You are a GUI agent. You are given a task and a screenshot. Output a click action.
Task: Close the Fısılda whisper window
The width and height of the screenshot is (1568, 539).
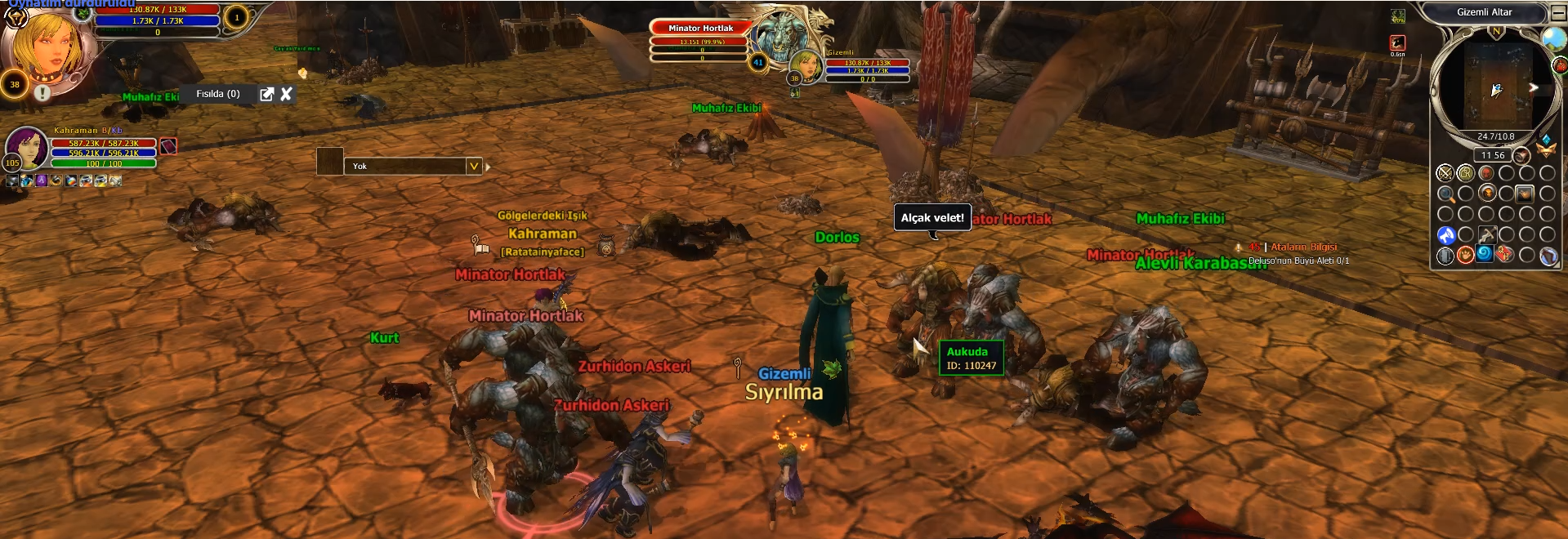click(286, 94)
